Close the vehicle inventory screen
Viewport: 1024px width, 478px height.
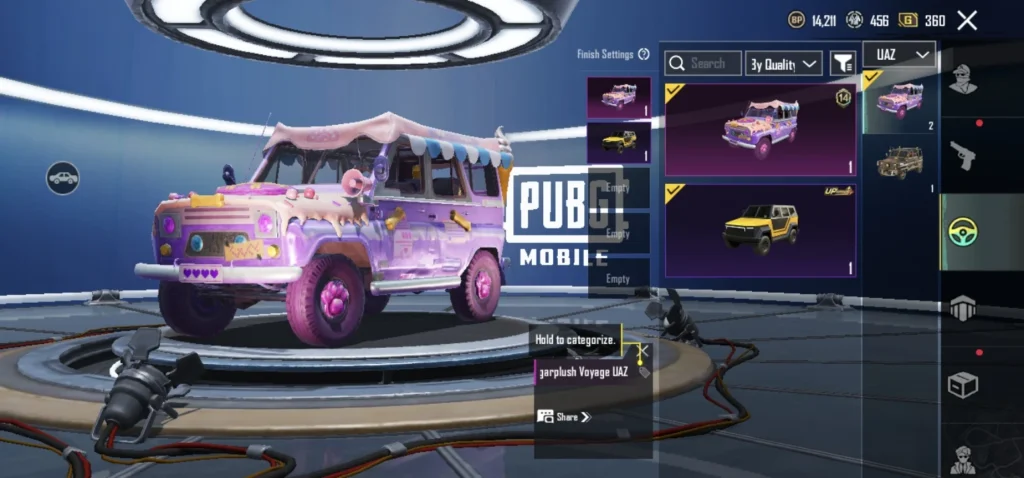[x=967, y=20]
